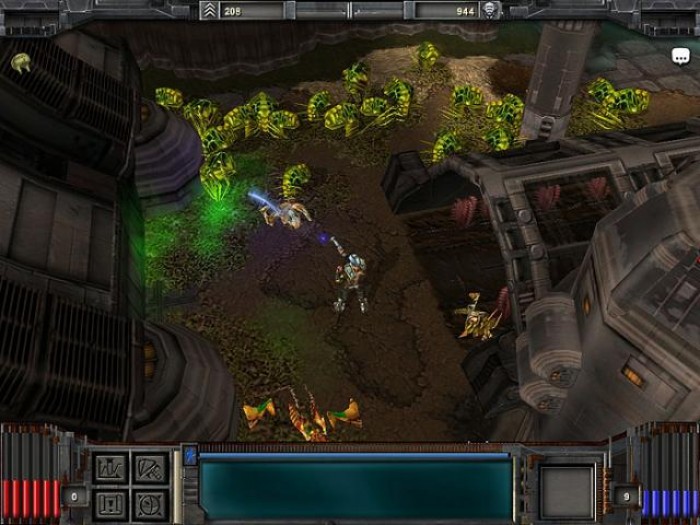Click the yellow creature icon in the corner
The height and width of the screenshot is (525, 700).
(20, 62)
